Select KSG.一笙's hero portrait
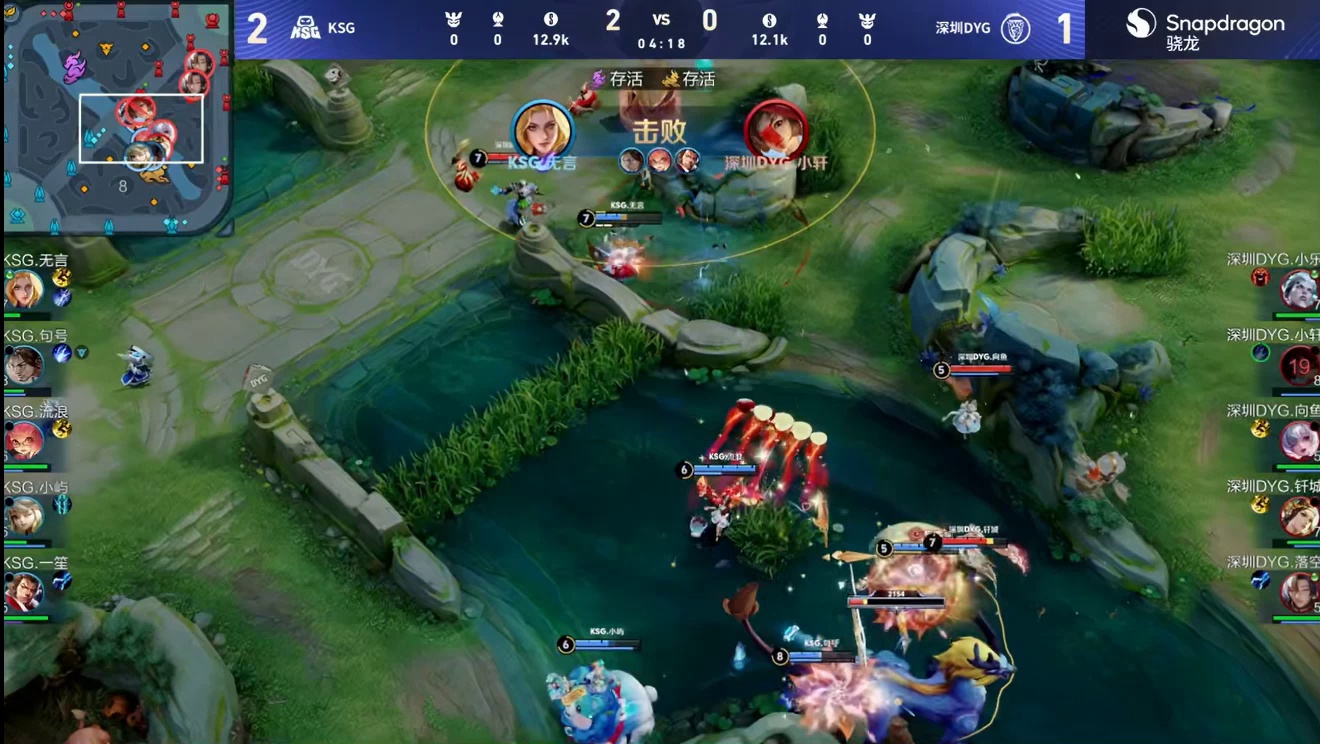Screen dimensions: 1320x744 tap(22, 592)
